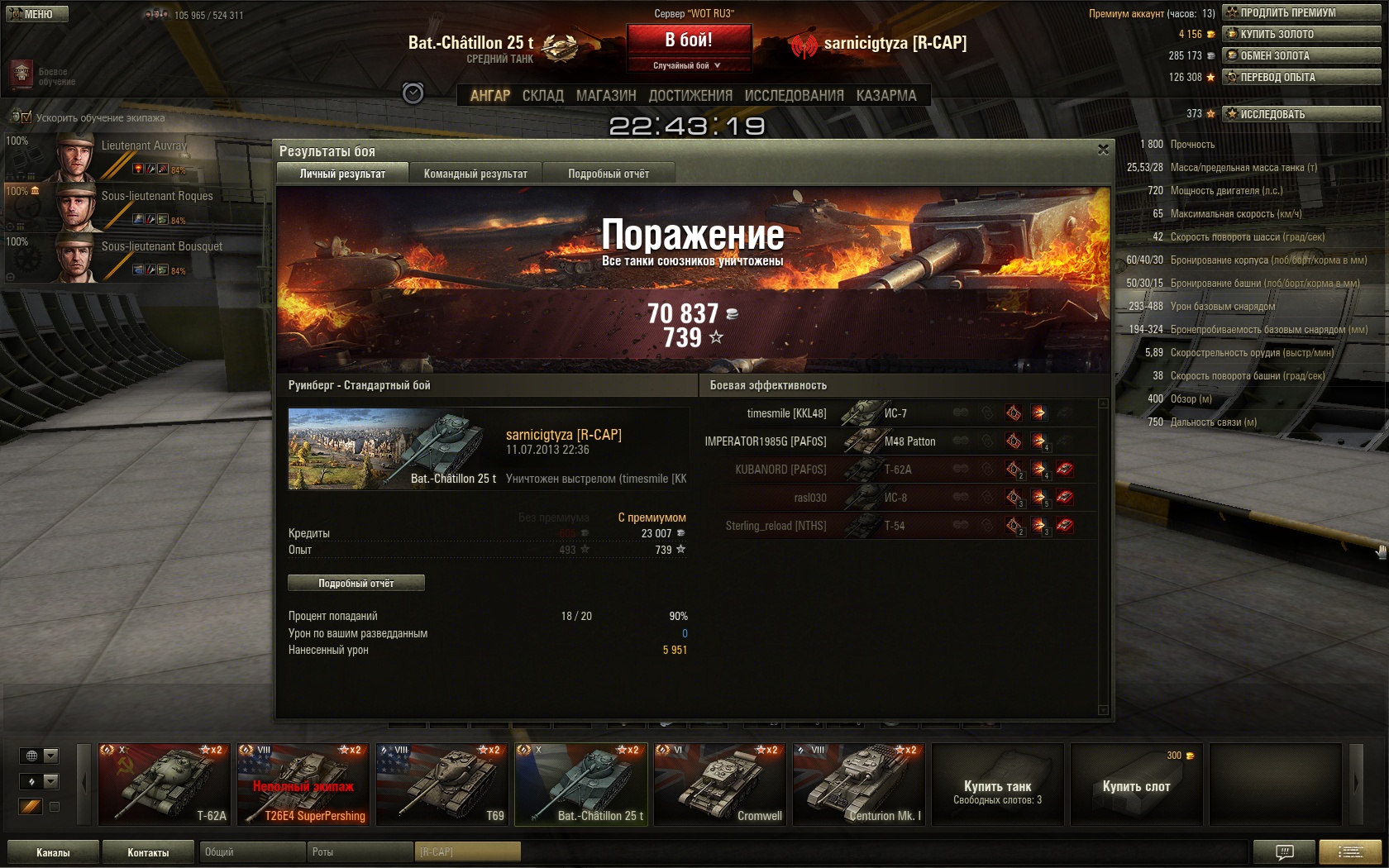This screenshot has height=868, width=1389.
Task: Click the Подробный отчёт button below earnings
Action: (356, 583)
